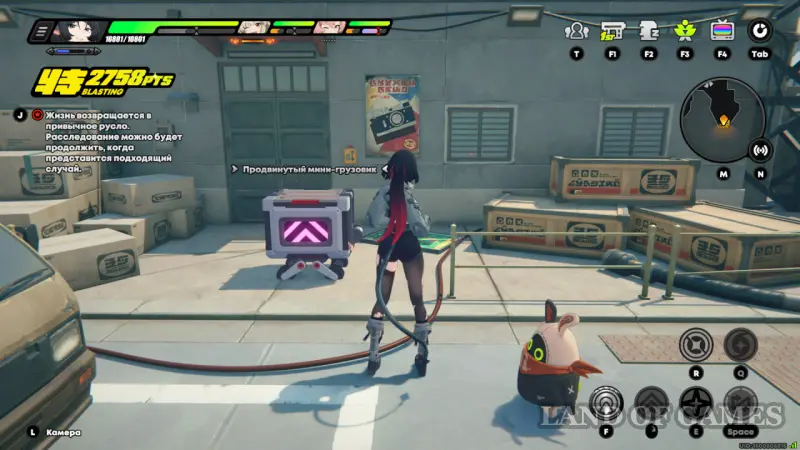The width and height of the screenshot is (800, 450).
Task: Use the concentric-rings interact ability icon
Action: (606, 402)
